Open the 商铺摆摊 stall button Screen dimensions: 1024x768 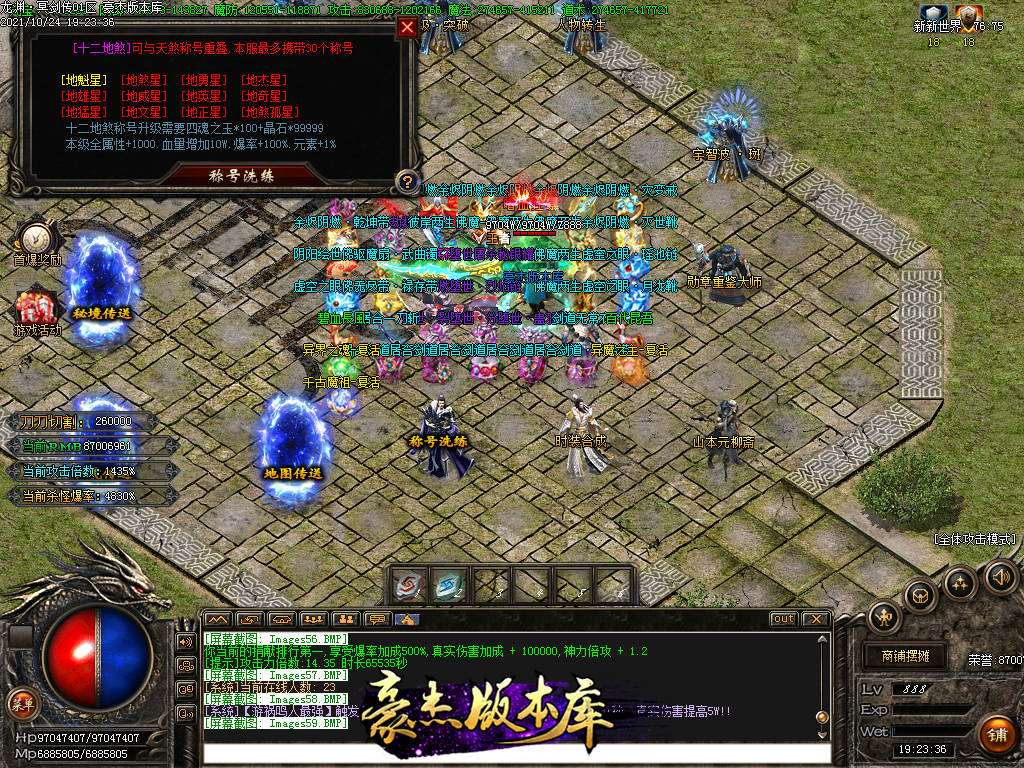click(x=906, y=656)
